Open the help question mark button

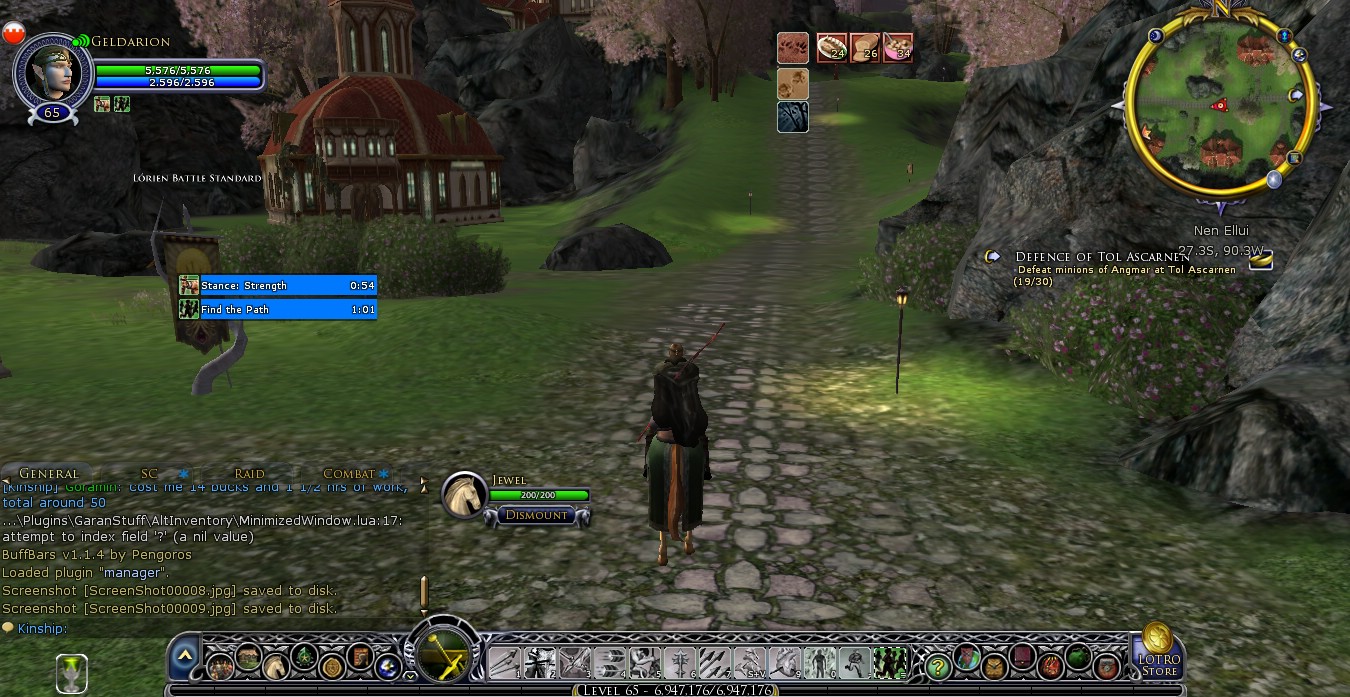[x=937, y=663]
